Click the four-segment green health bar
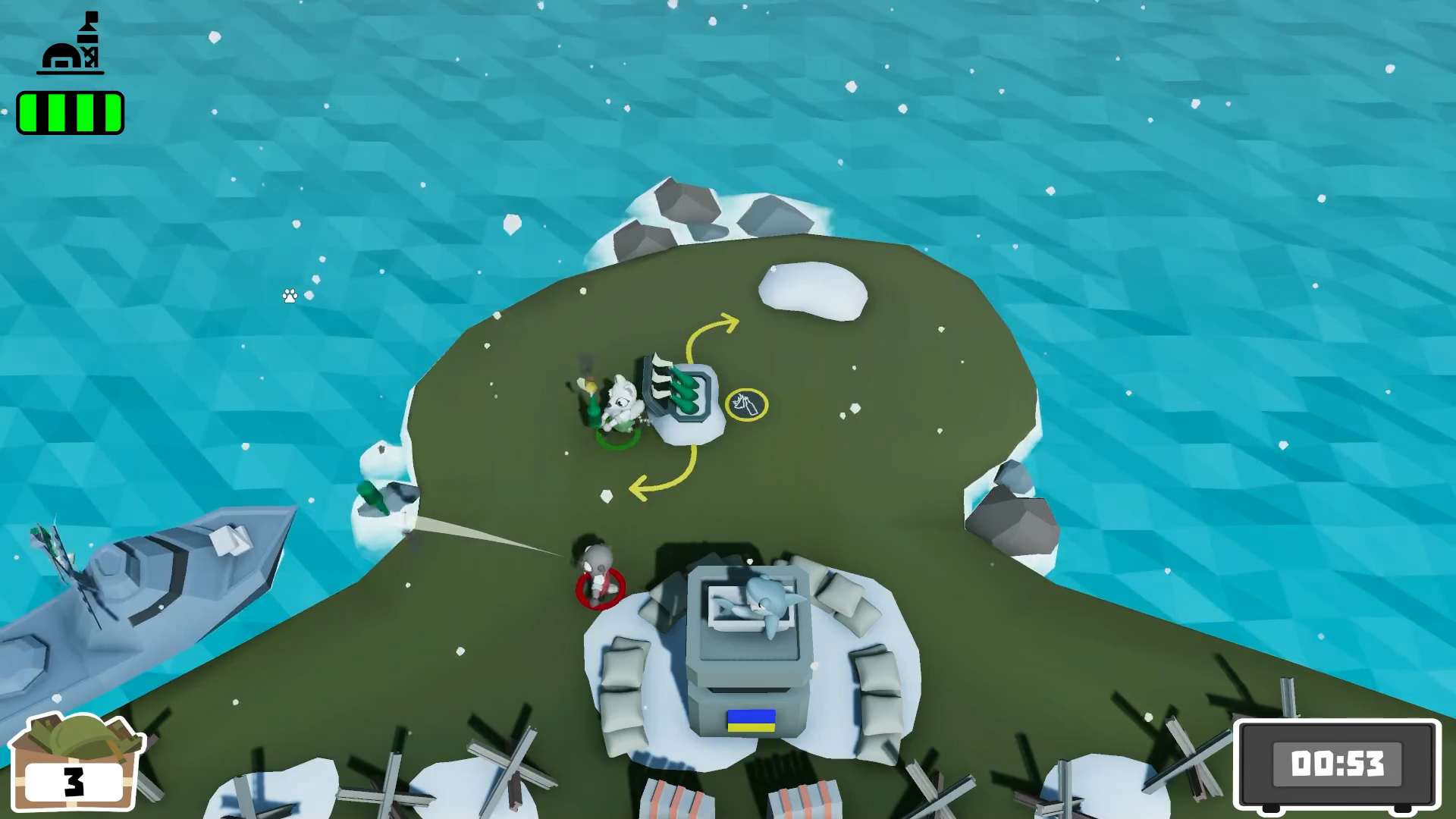This screenshot has width=1456, height=819. pos(71,112)
